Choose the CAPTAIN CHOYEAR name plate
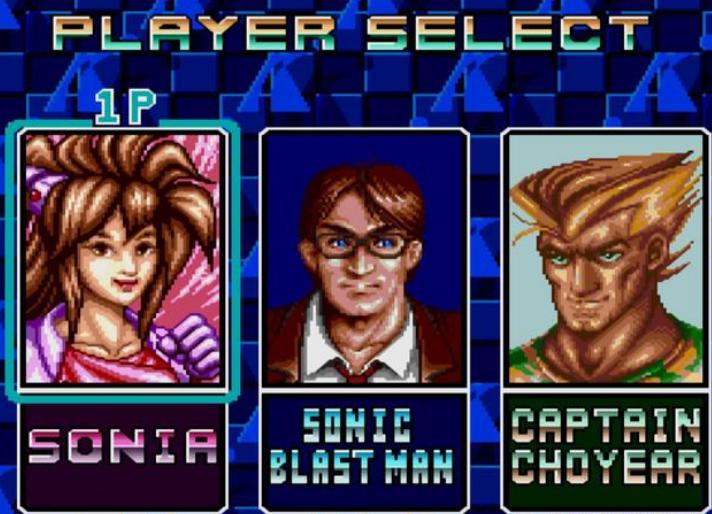The width and height of the screenshot is (712, 514). pyautogui.click(x=605, y=448)
